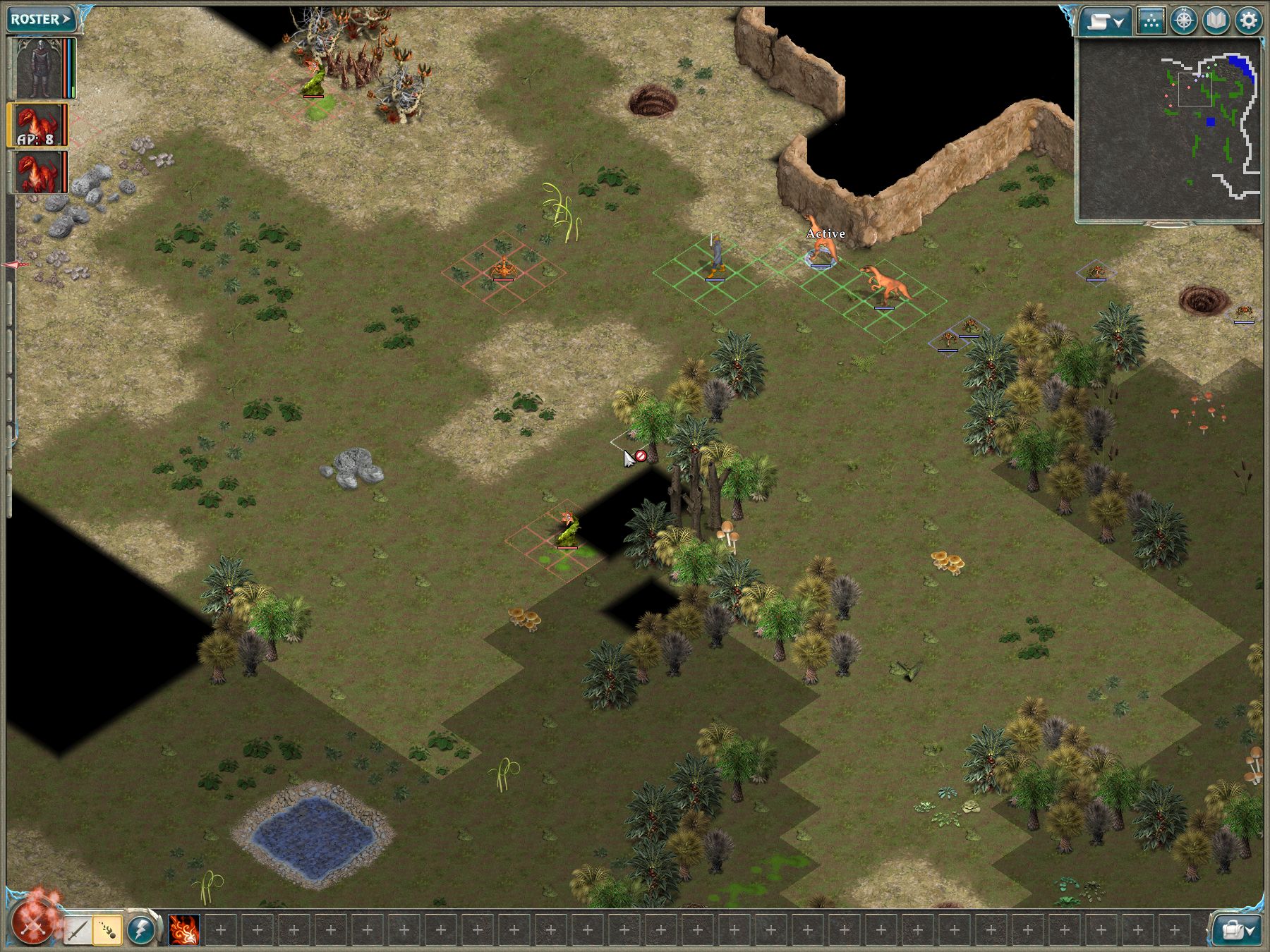This screenshot has width=1270, height=952.
Task: Click the minimap in the corner
Action: click(x=1168, y=130)
